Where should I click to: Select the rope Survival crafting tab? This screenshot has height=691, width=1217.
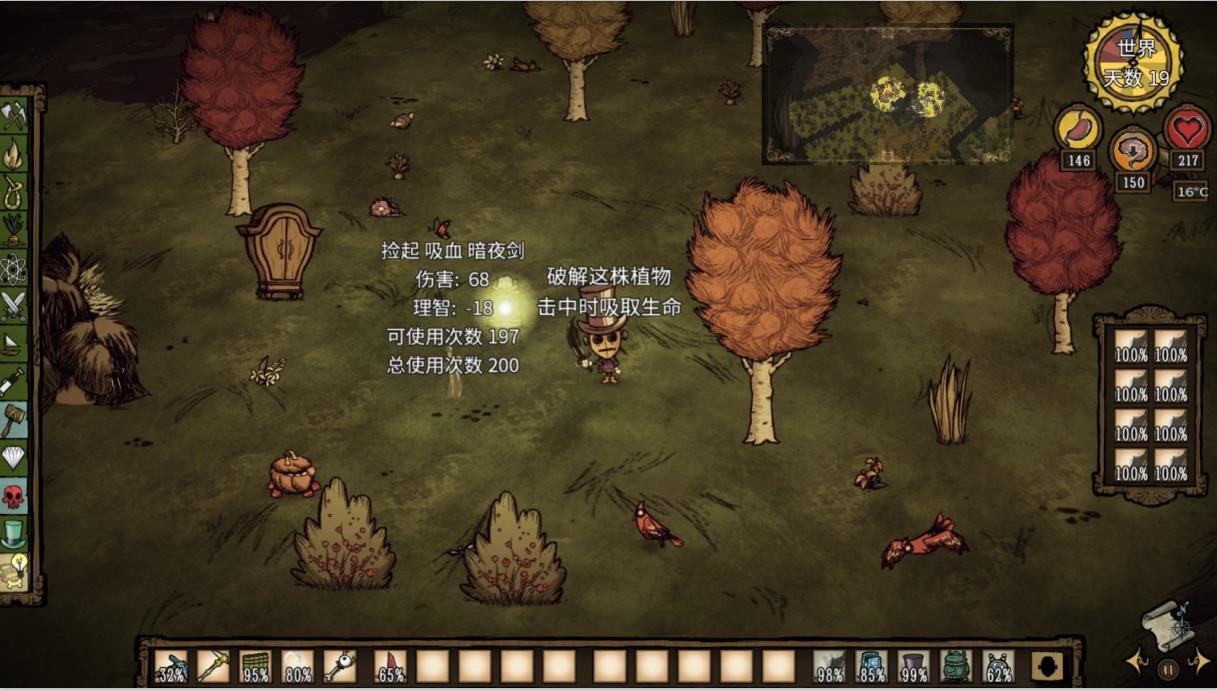coord(13,191)
